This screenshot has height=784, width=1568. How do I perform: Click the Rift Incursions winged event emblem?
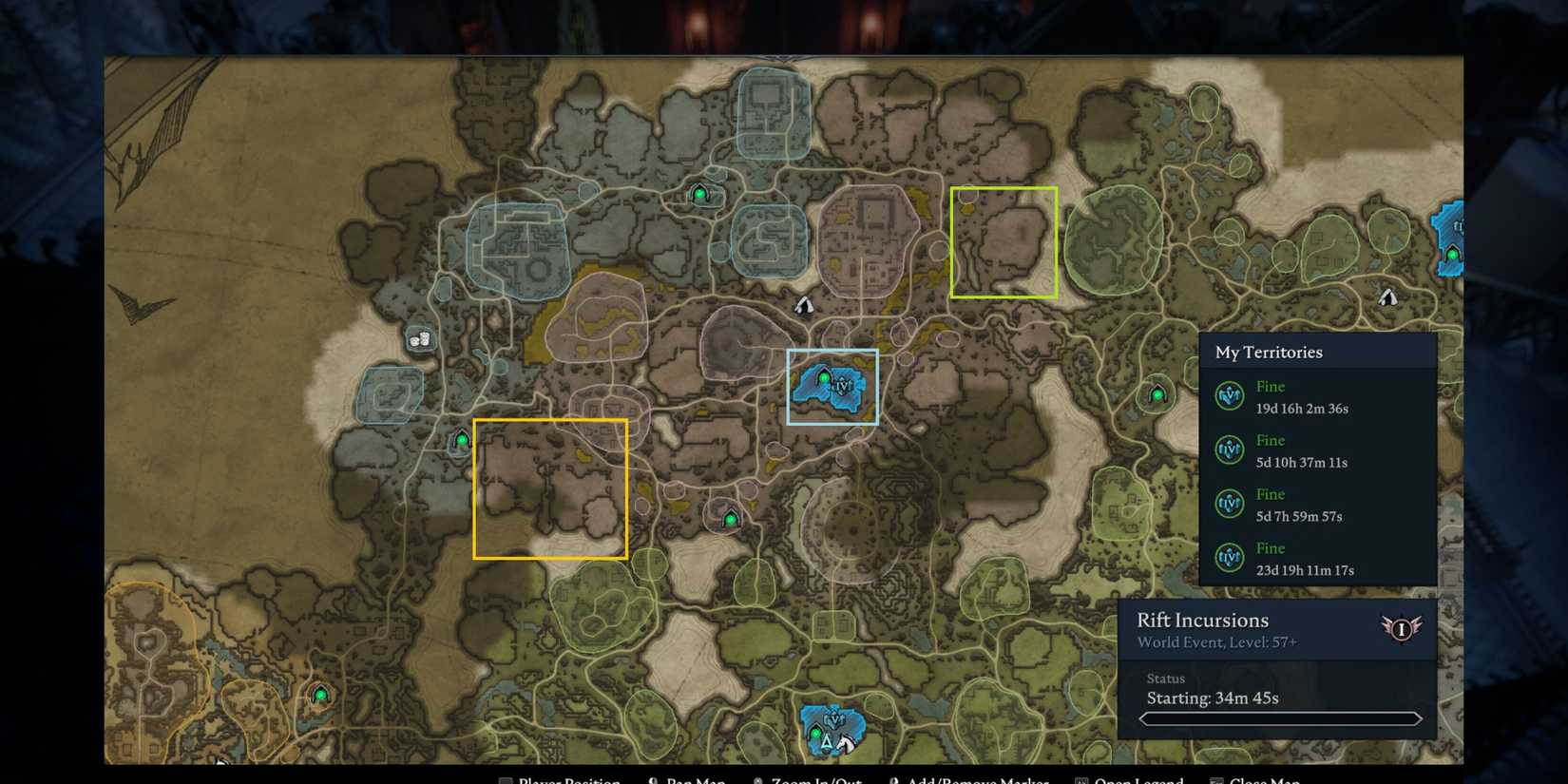[1401, 628]
